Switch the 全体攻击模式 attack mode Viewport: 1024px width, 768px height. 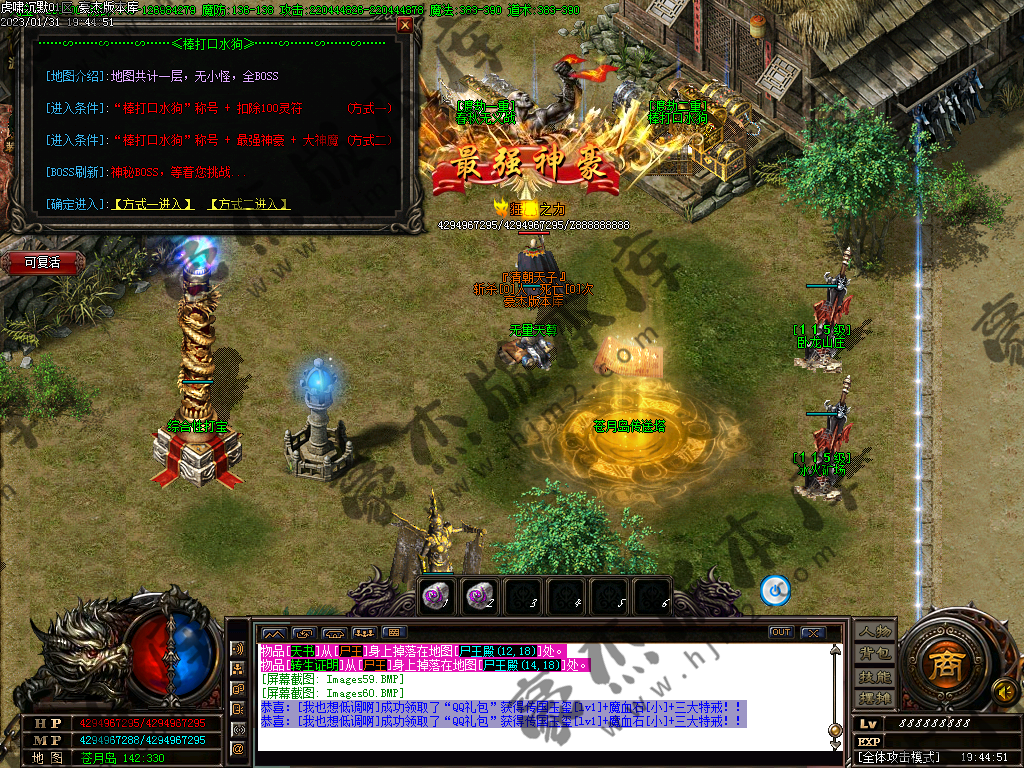click(893, 758)
